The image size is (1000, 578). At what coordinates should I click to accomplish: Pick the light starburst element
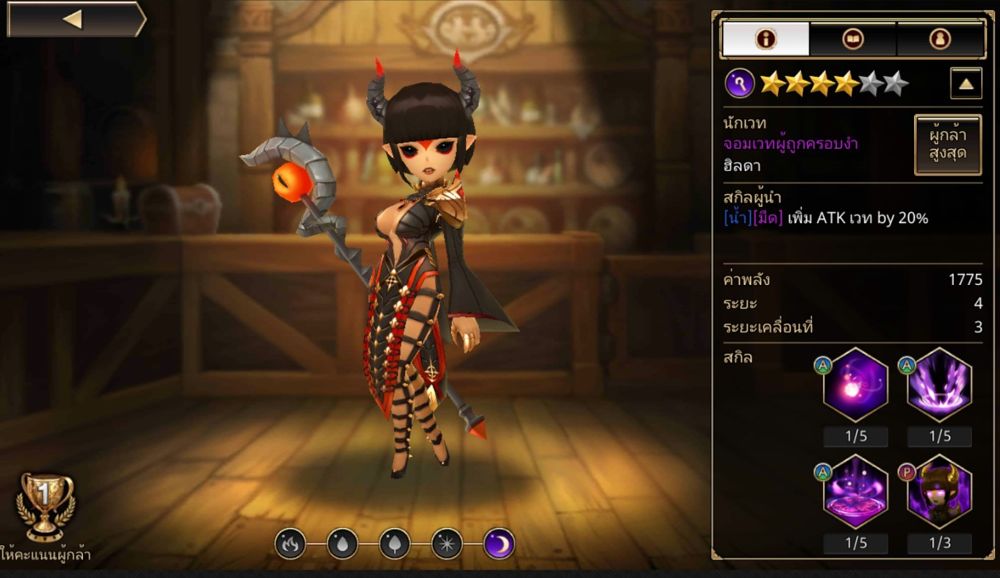point(446,543)
